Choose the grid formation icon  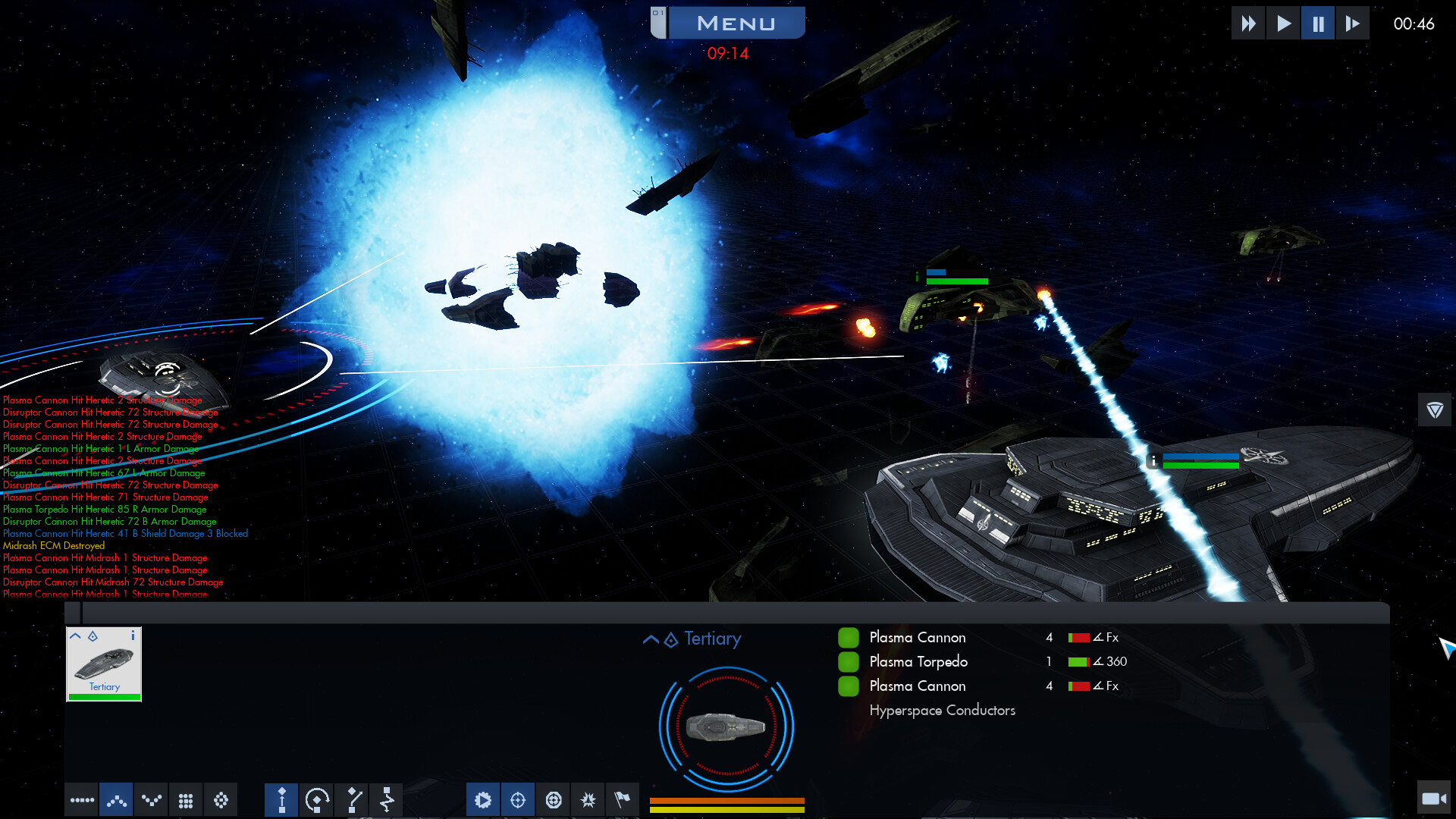pyautogui.click(x=186, y=799)
